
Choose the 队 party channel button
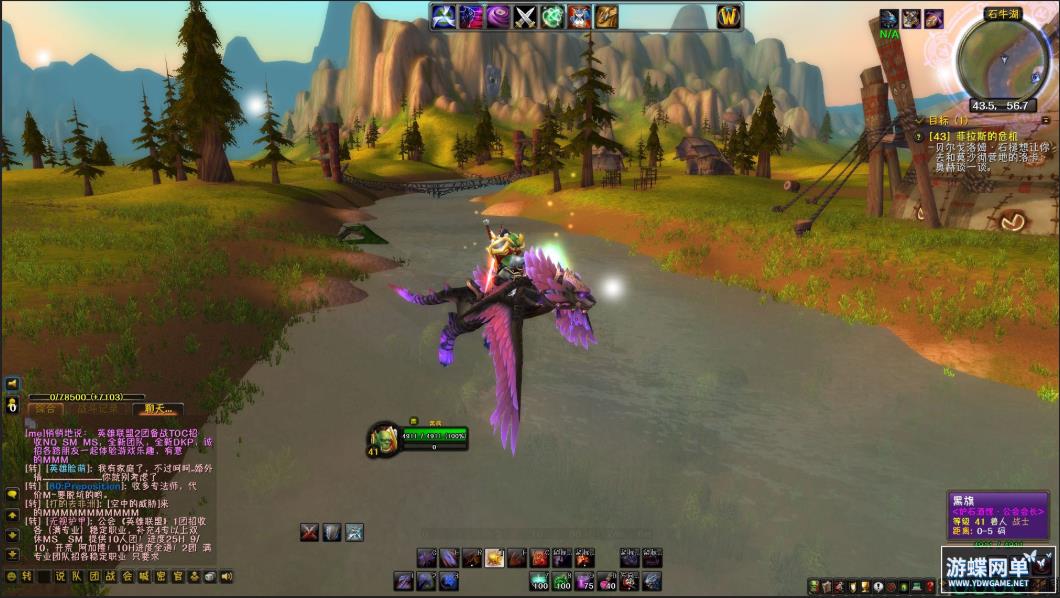coord(77,576)
